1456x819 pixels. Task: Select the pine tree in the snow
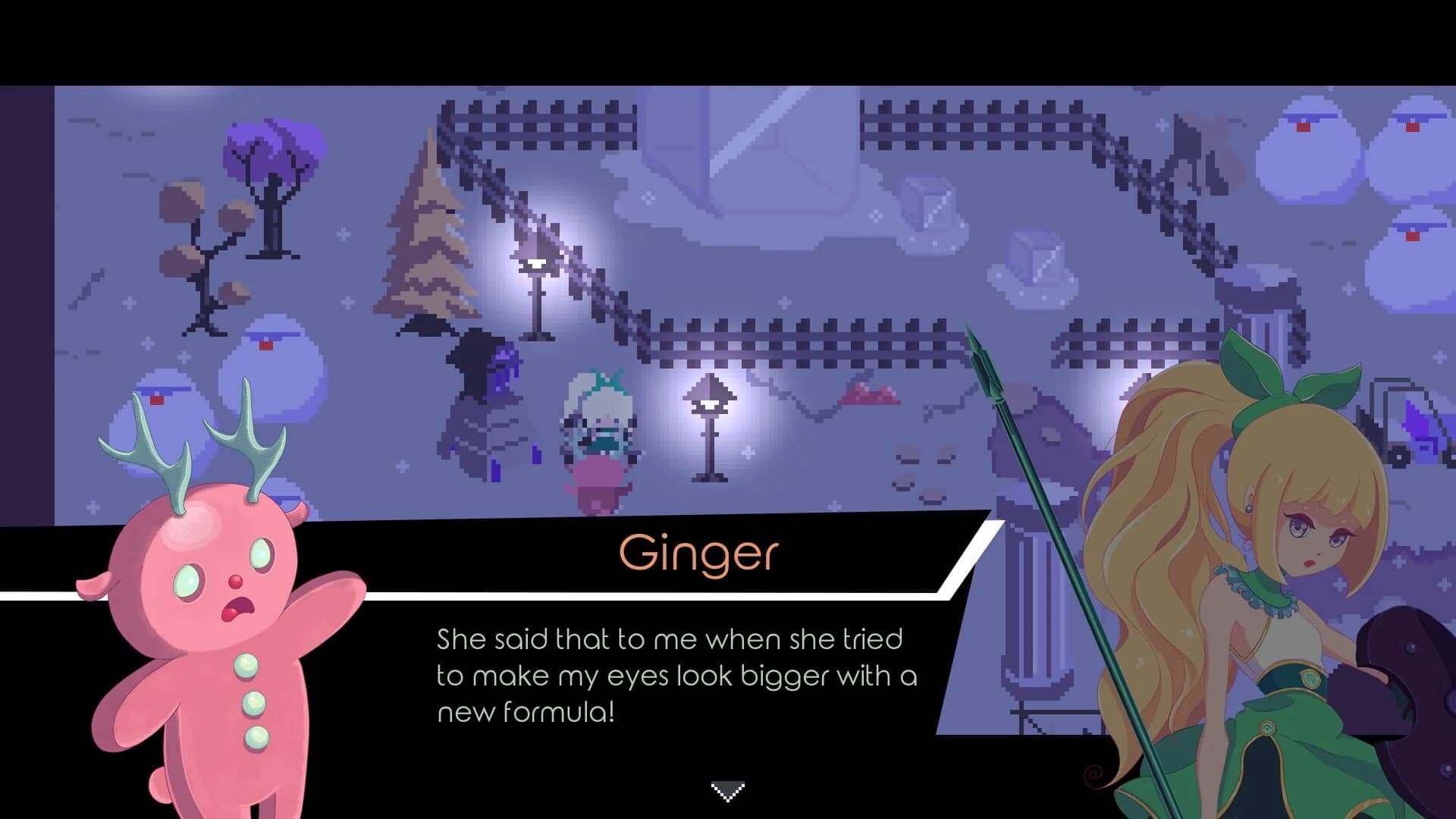[x=428, y=227]
